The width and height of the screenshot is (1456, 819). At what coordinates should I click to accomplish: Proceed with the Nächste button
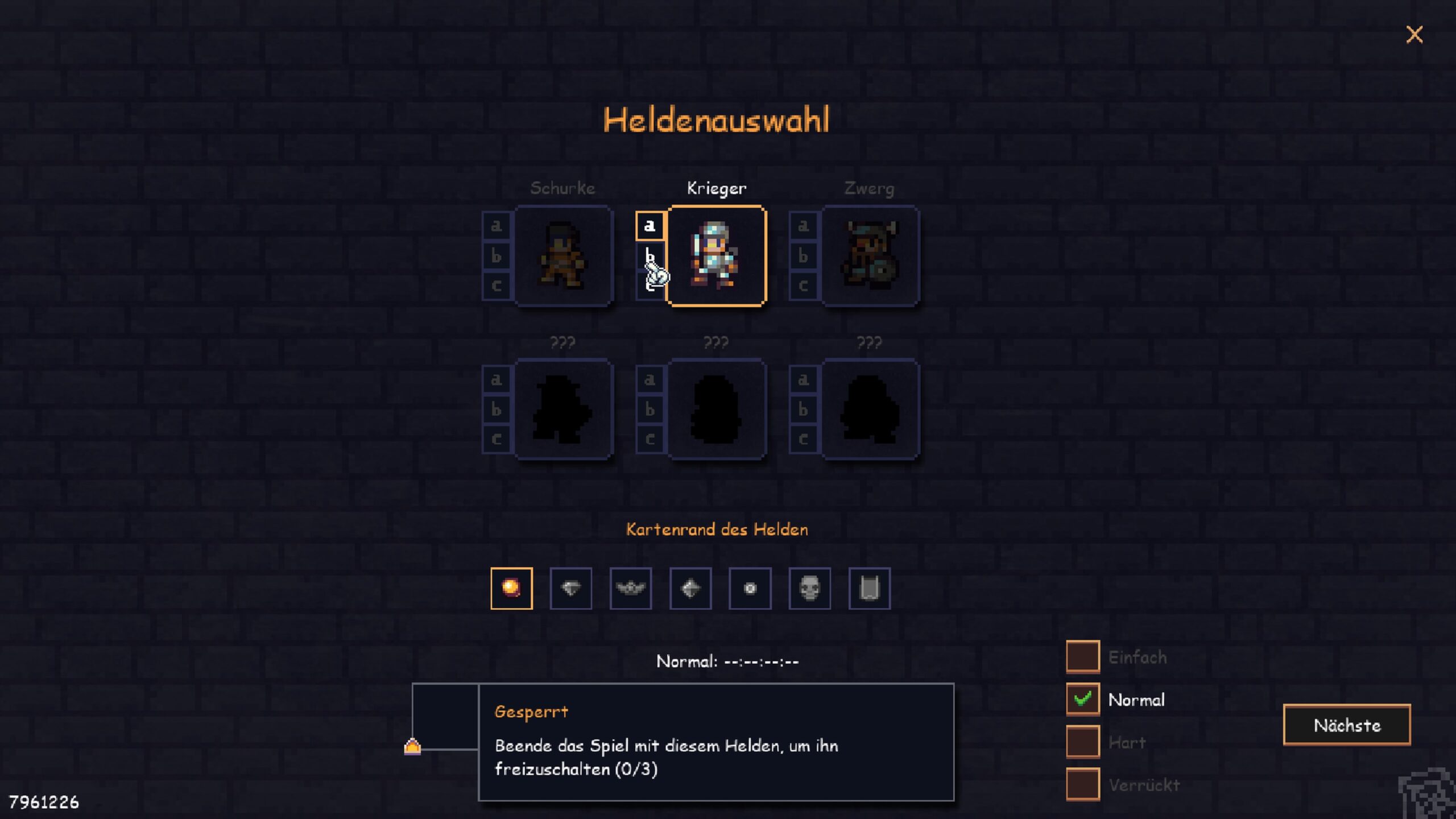[x=1346, y=725]
